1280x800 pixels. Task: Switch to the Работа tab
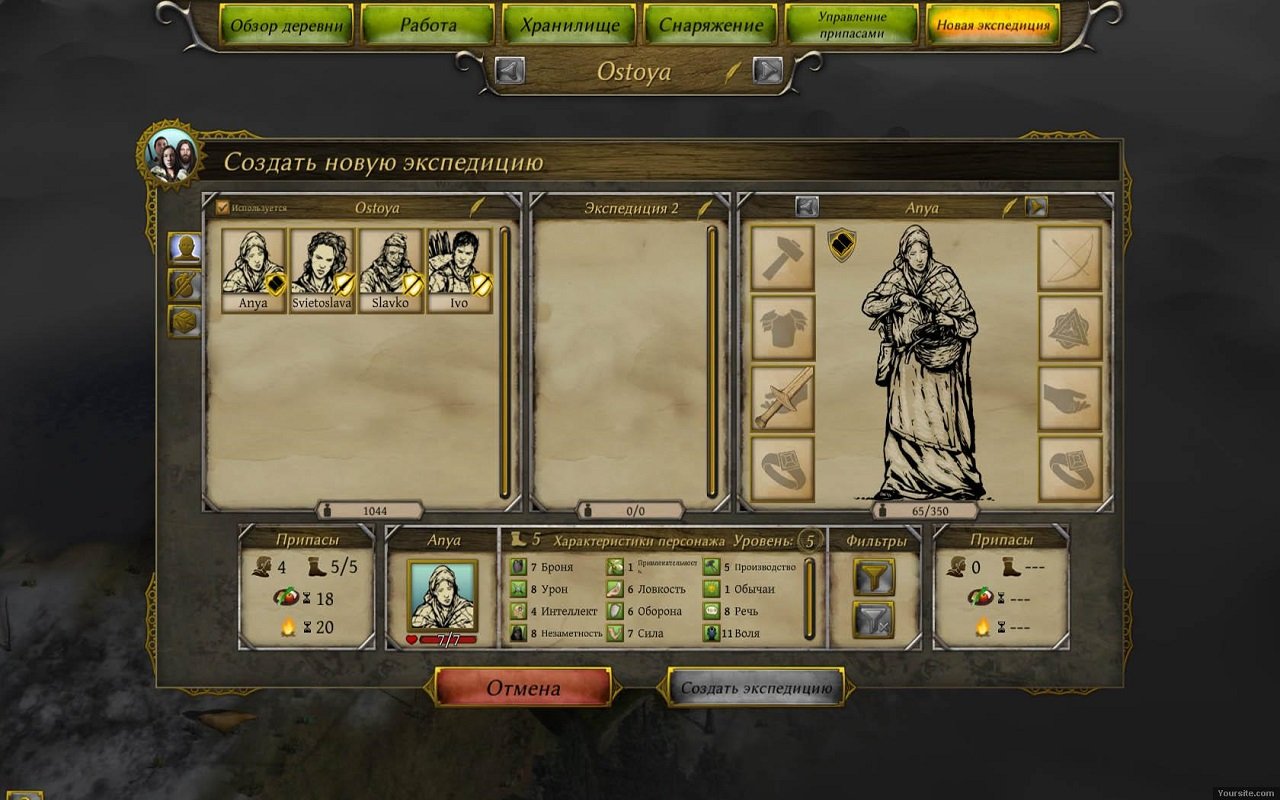[427, 25]
